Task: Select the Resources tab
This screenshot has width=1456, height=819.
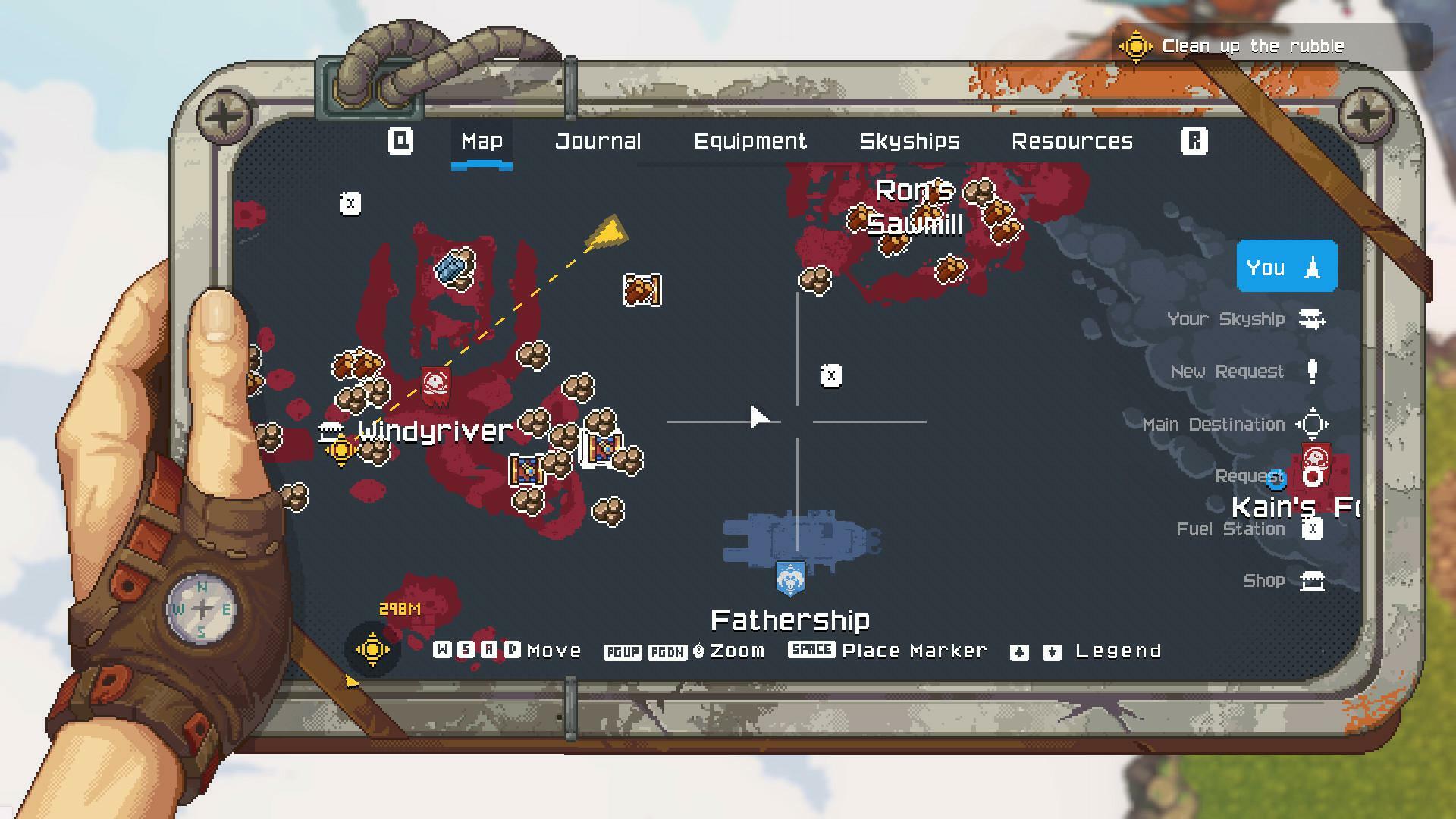Action: pyautogui.click(x=1073, y=141)
